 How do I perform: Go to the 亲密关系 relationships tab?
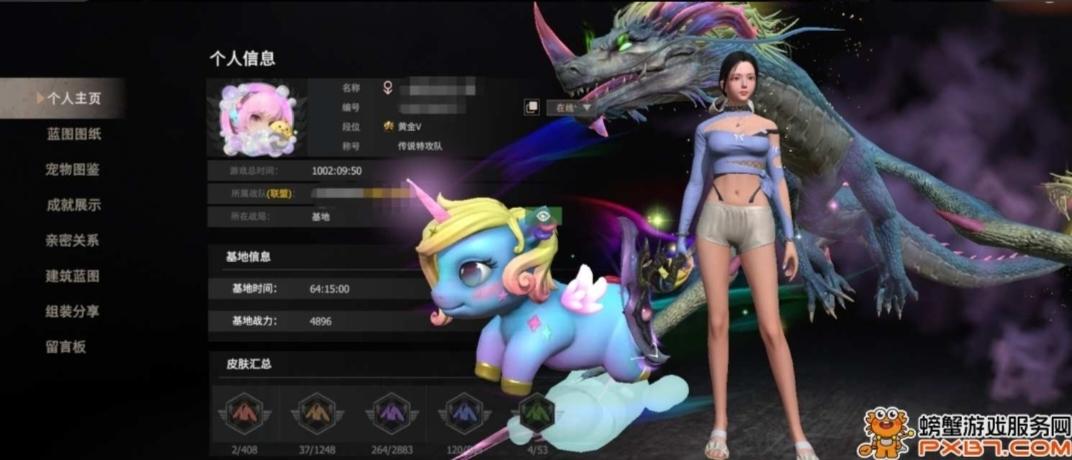point(73,240)
